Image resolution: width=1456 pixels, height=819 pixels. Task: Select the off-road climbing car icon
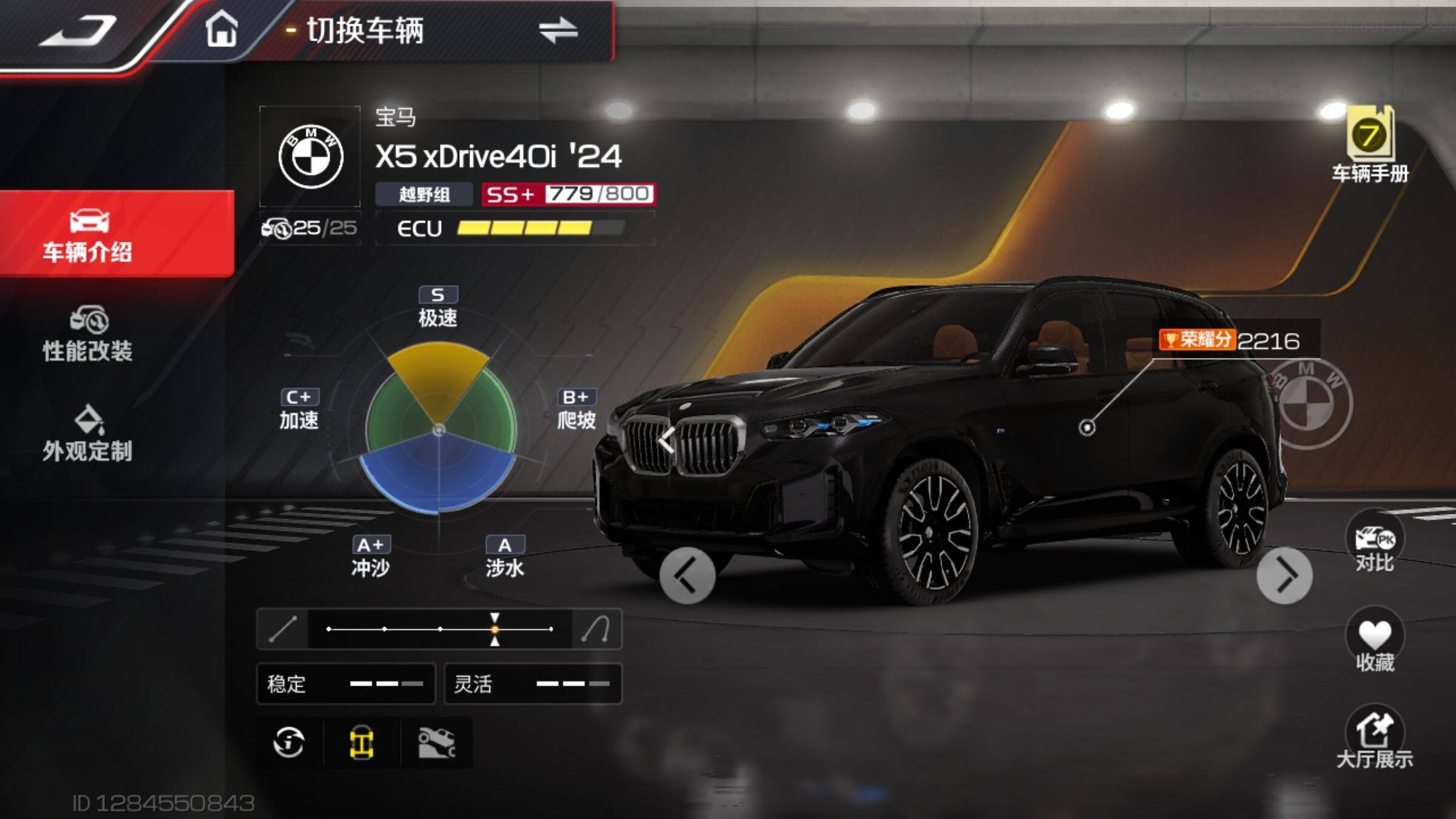(436, 743)
